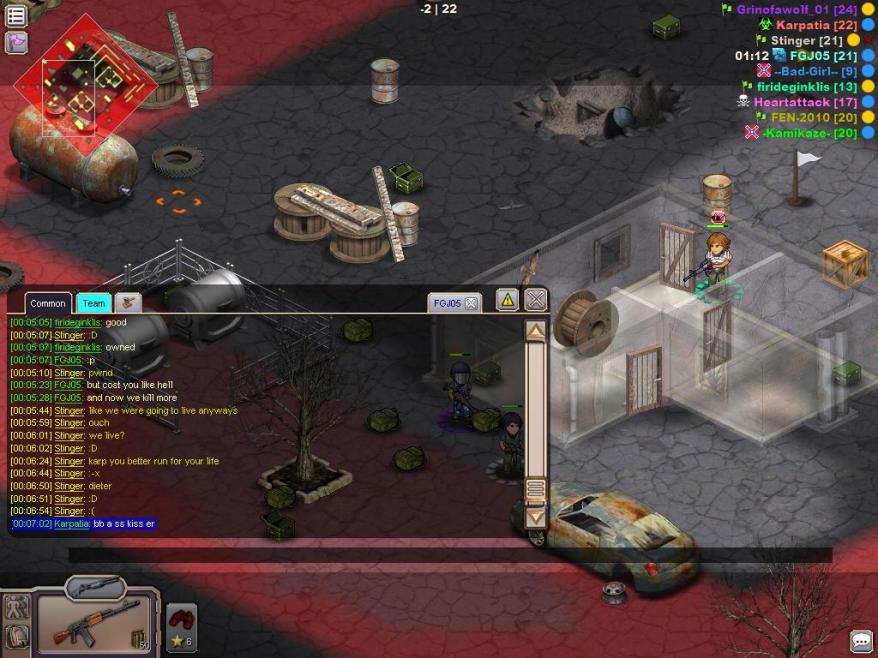878x658 pixels.
Task: Close the chat window
Action: 536,299
